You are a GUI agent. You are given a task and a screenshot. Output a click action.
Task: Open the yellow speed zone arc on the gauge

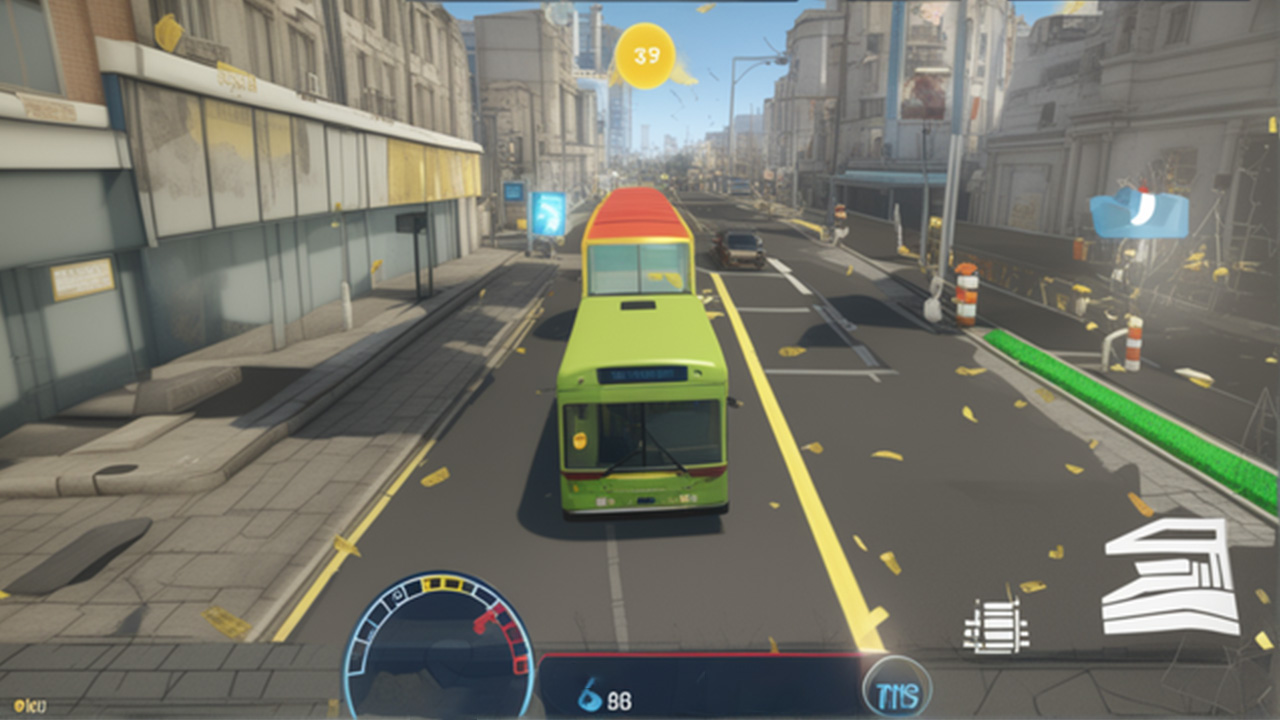[x=440, y=585]
